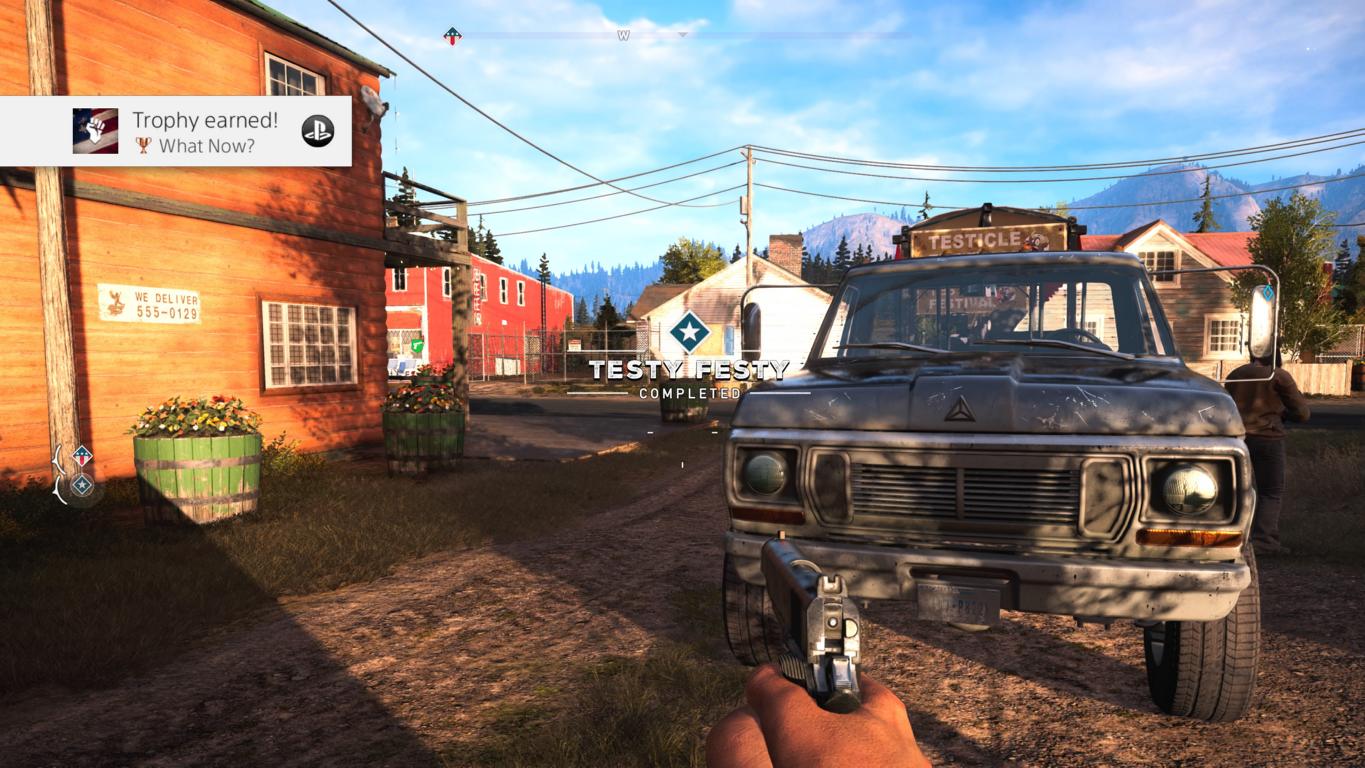Choose the striped resistance diamond icon beside the barrel
Screen dimensions: 1365x768
(82, 456)
